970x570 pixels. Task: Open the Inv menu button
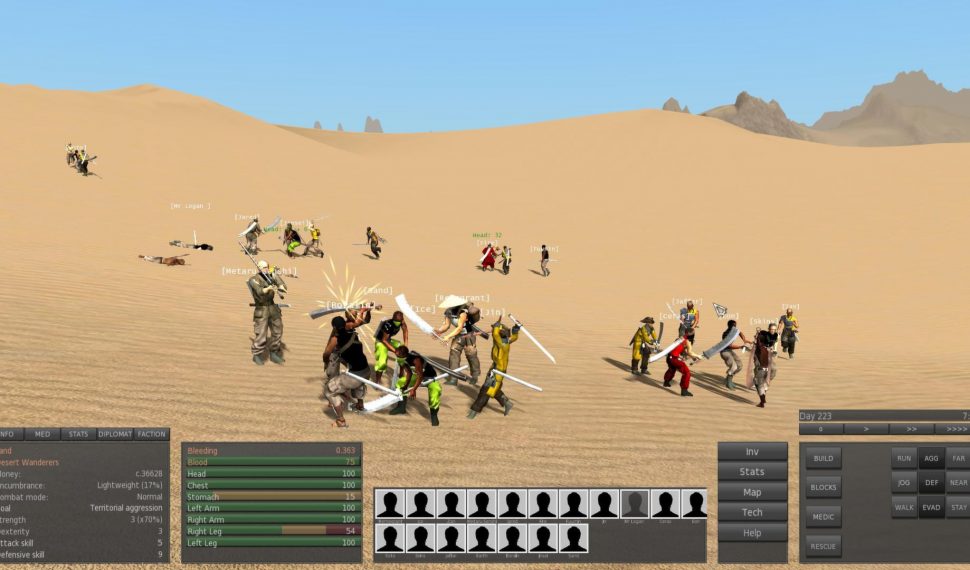click(752, 452)
